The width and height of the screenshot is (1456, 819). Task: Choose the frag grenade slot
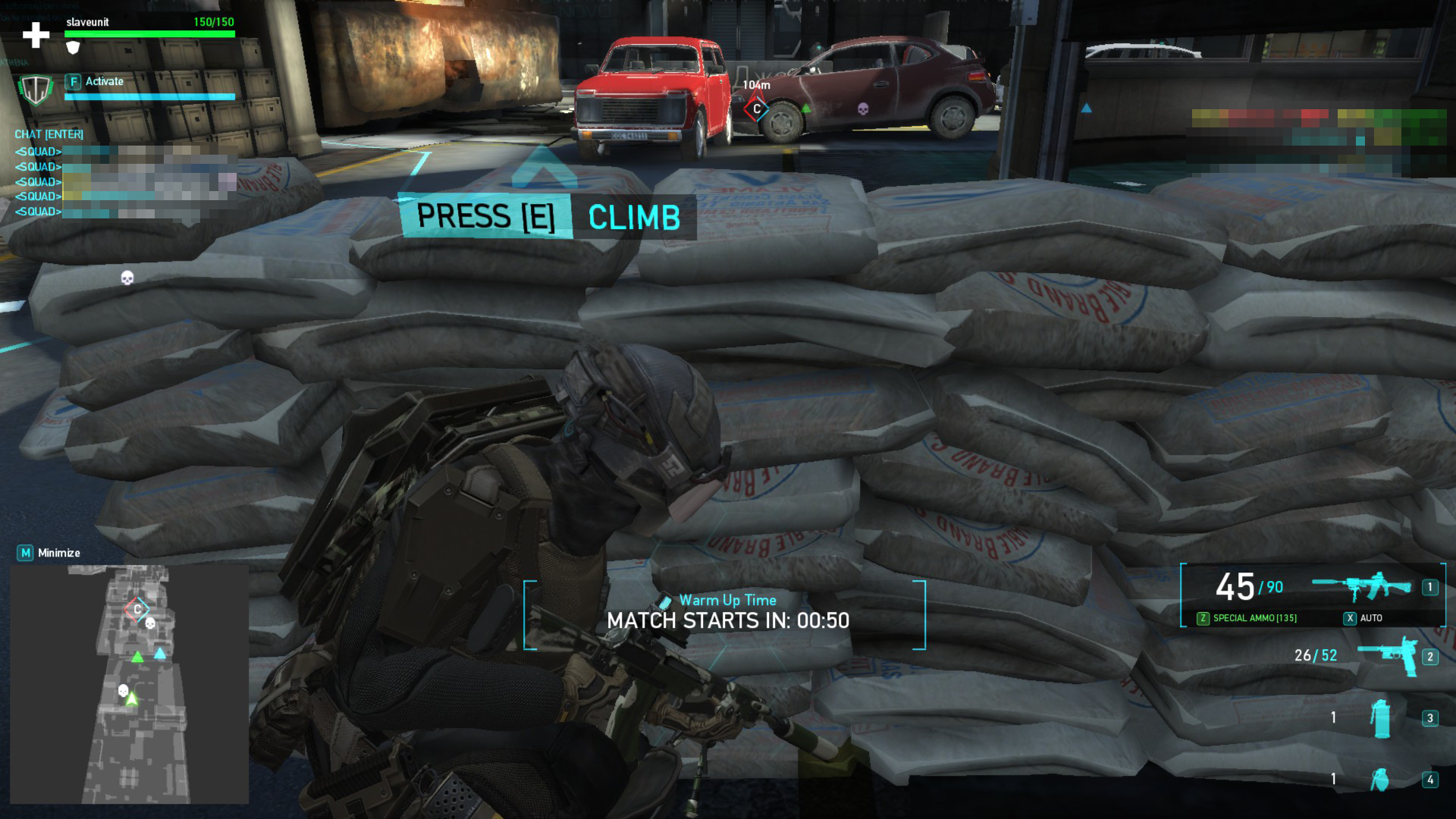pos(1380,779)
